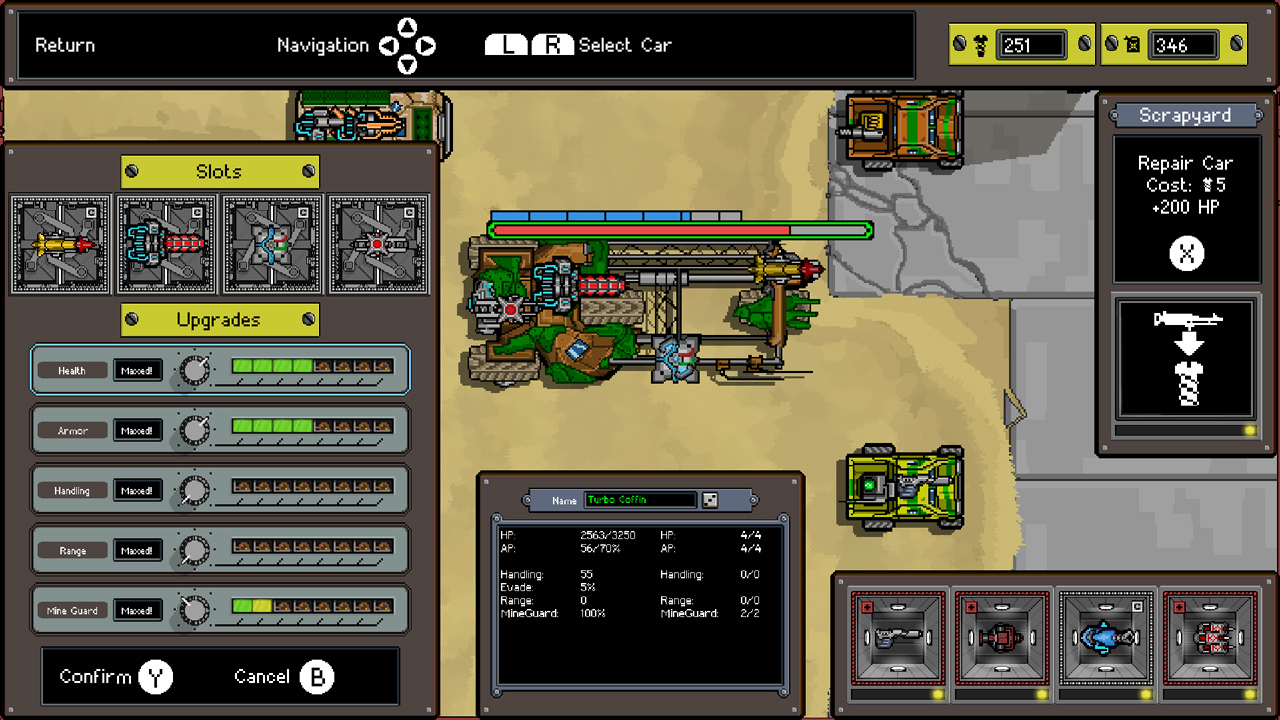
Task: Select the mine deployer in the fourth slot
Action: 378,243
